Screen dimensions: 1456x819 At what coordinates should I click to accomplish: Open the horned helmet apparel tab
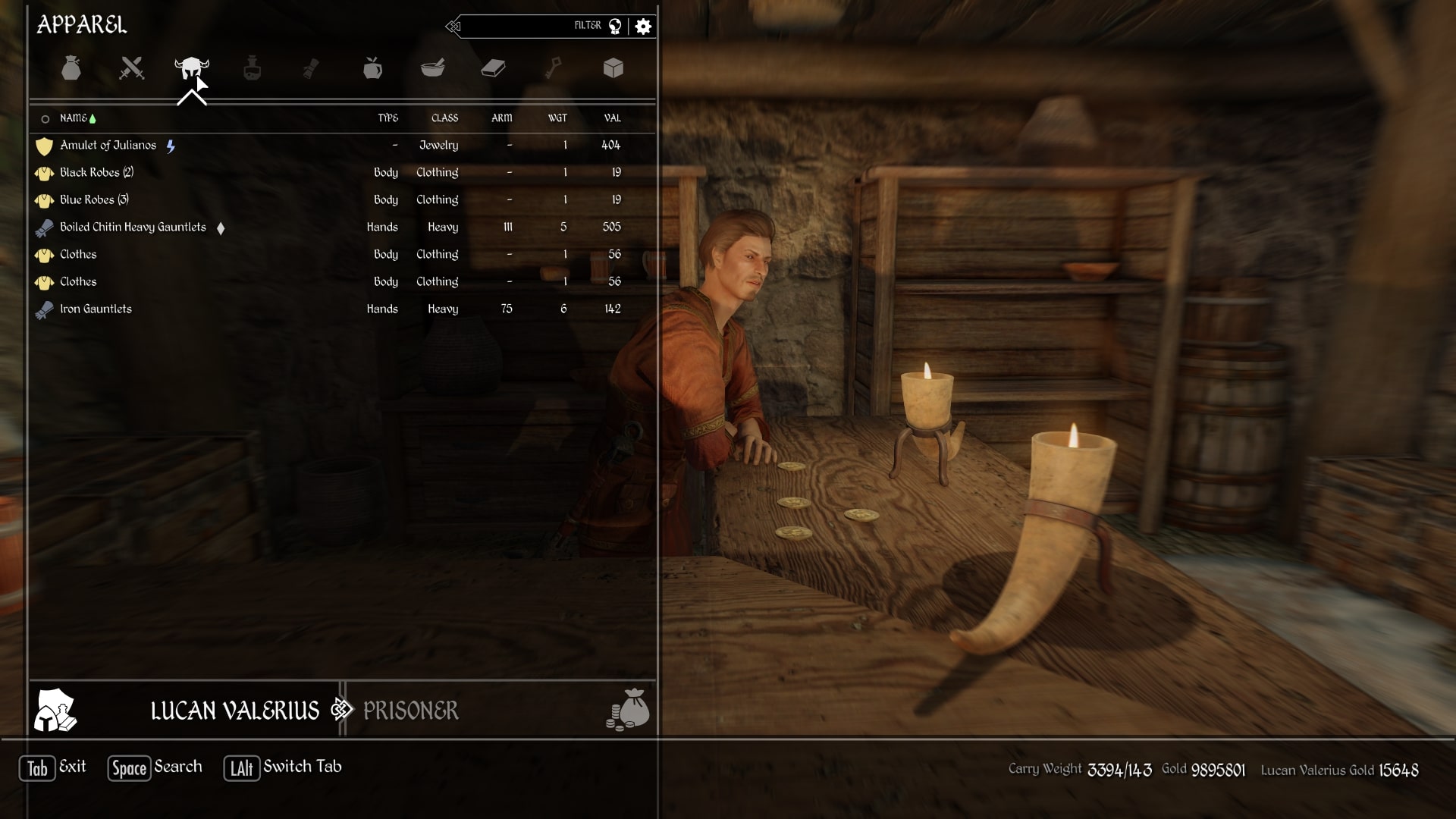click(191, 68)
